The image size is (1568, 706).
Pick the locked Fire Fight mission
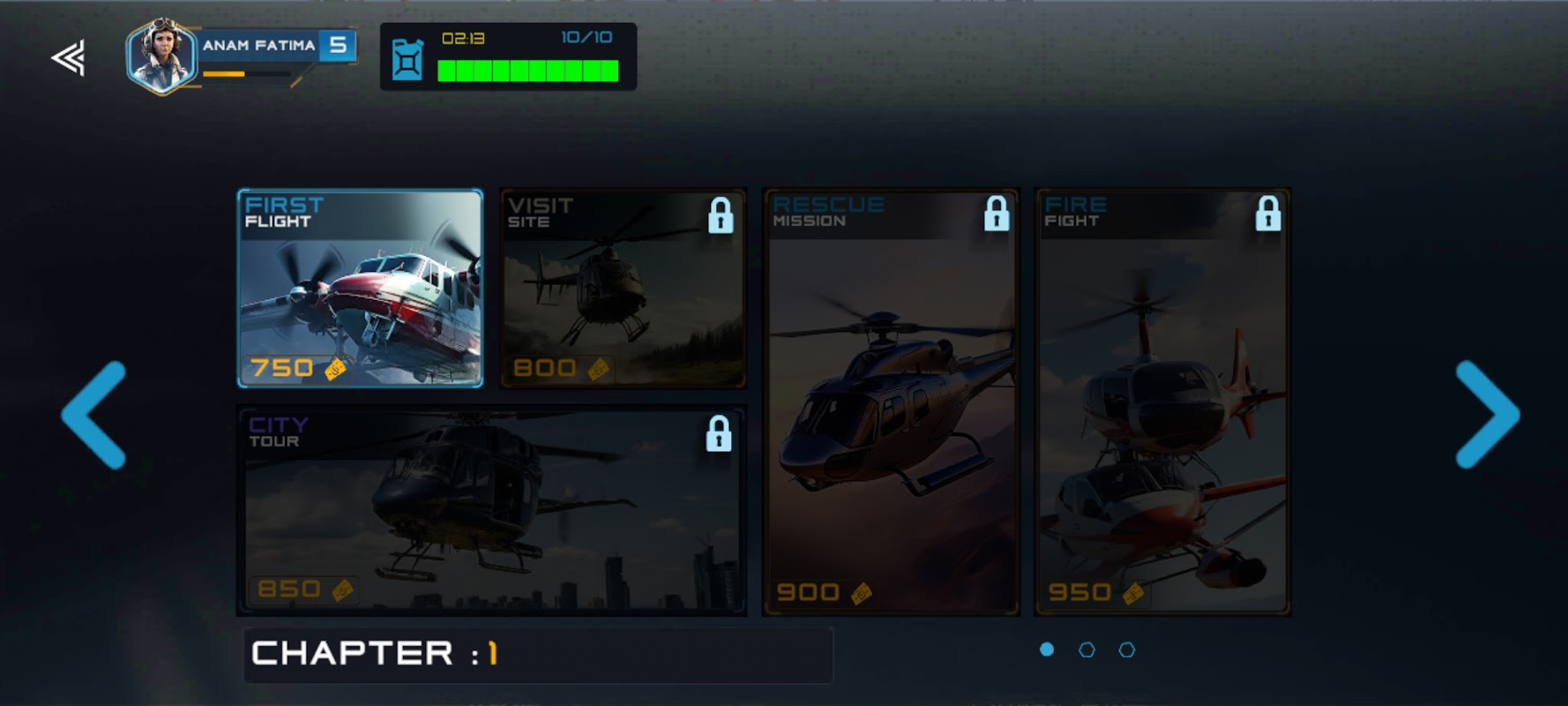coord(1162,402)
